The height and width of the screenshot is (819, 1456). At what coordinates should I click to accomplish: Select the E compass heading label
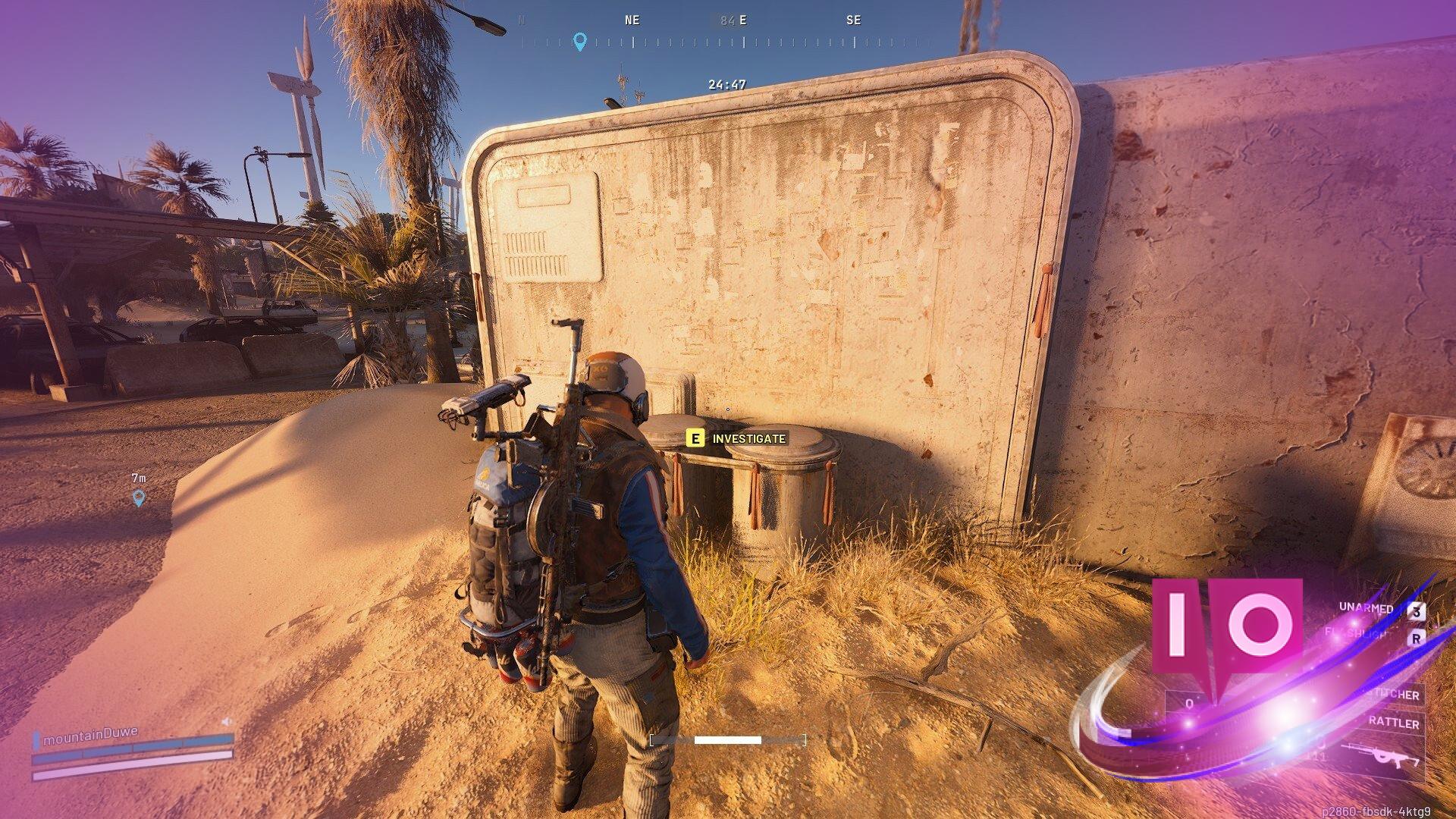(x=742, y=20)
